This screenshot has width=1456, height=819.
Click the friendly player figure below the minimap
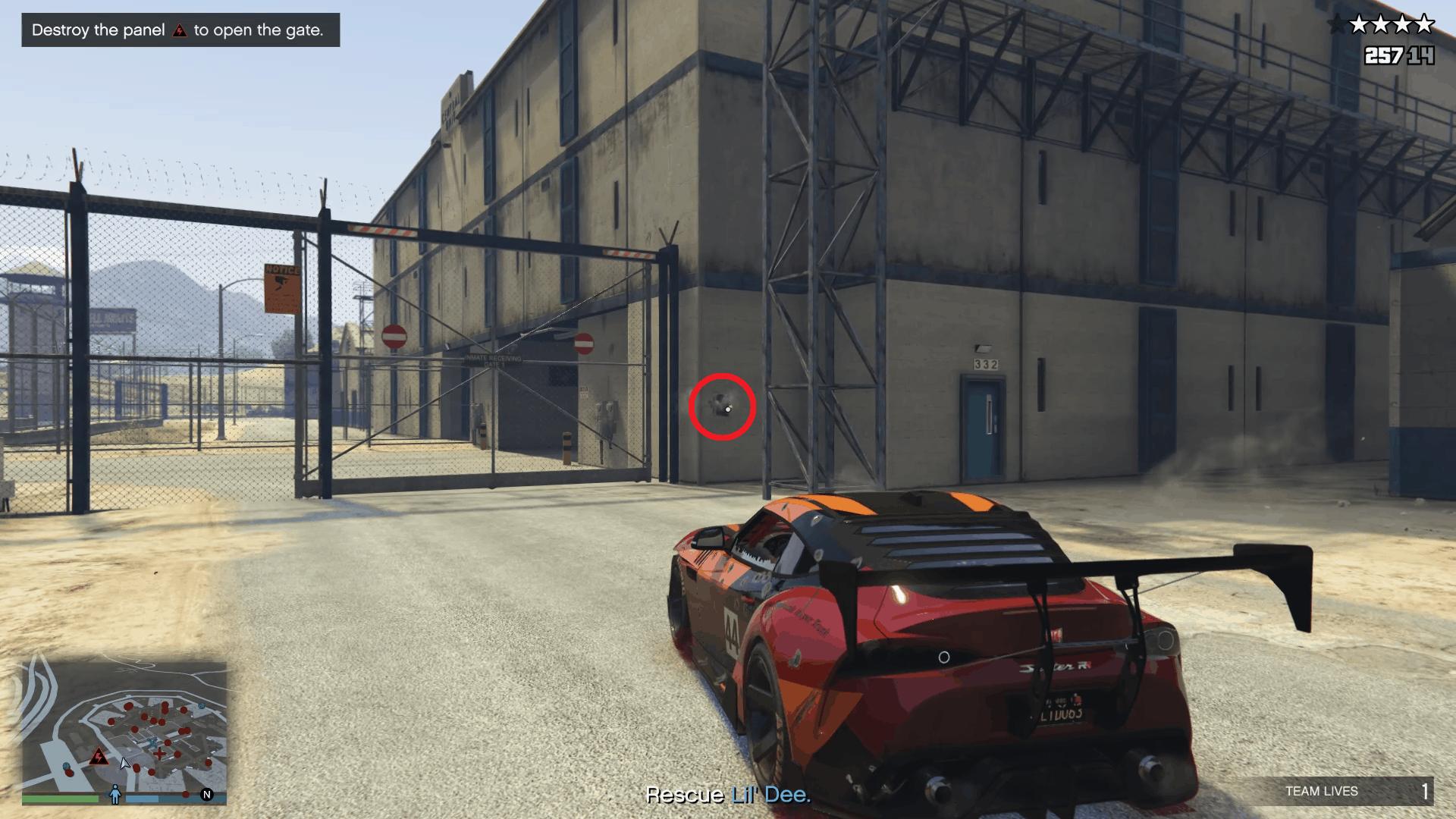coord(115,794)
